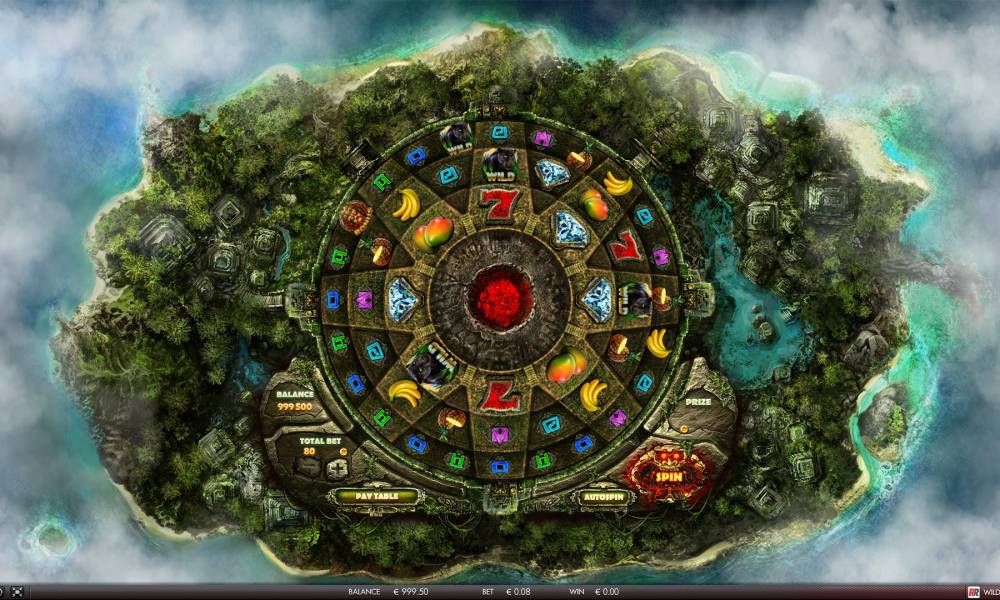Open the Pay Table
1000x600 pixels.
360,495
